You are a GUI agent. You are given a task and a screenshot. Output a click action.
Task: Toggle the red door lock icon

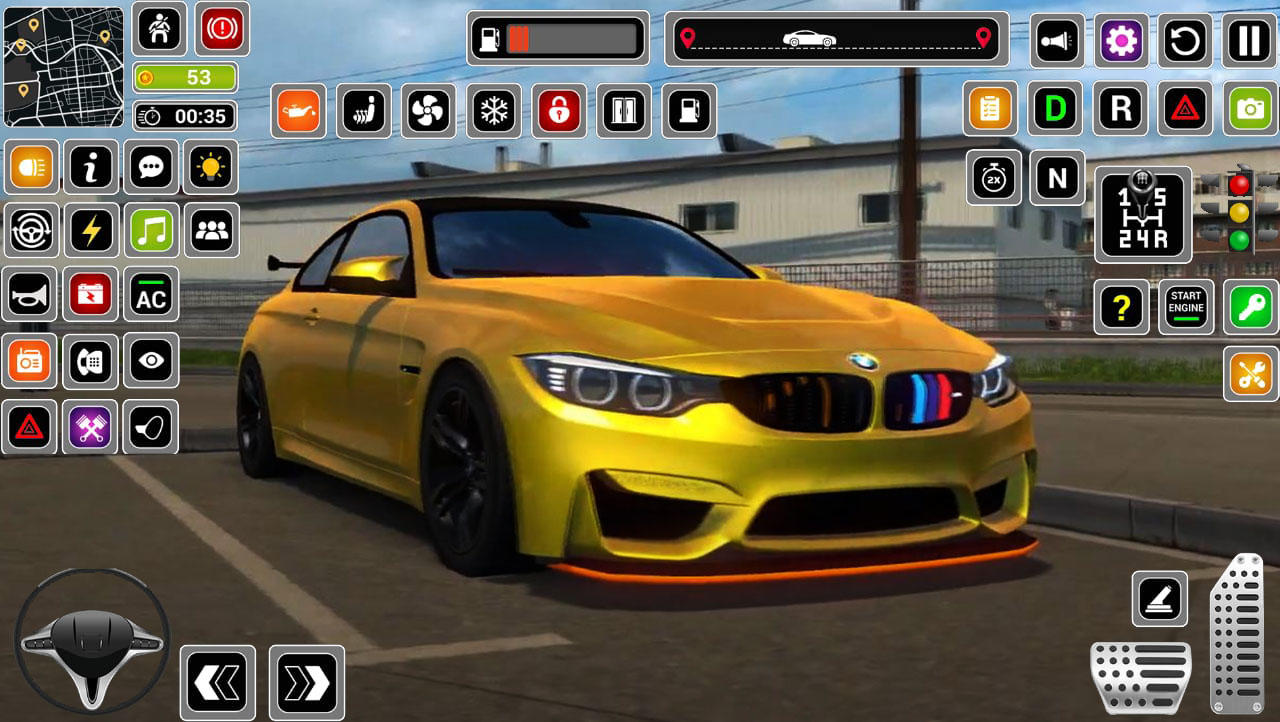pyautogui.click(x=559, y=110)
